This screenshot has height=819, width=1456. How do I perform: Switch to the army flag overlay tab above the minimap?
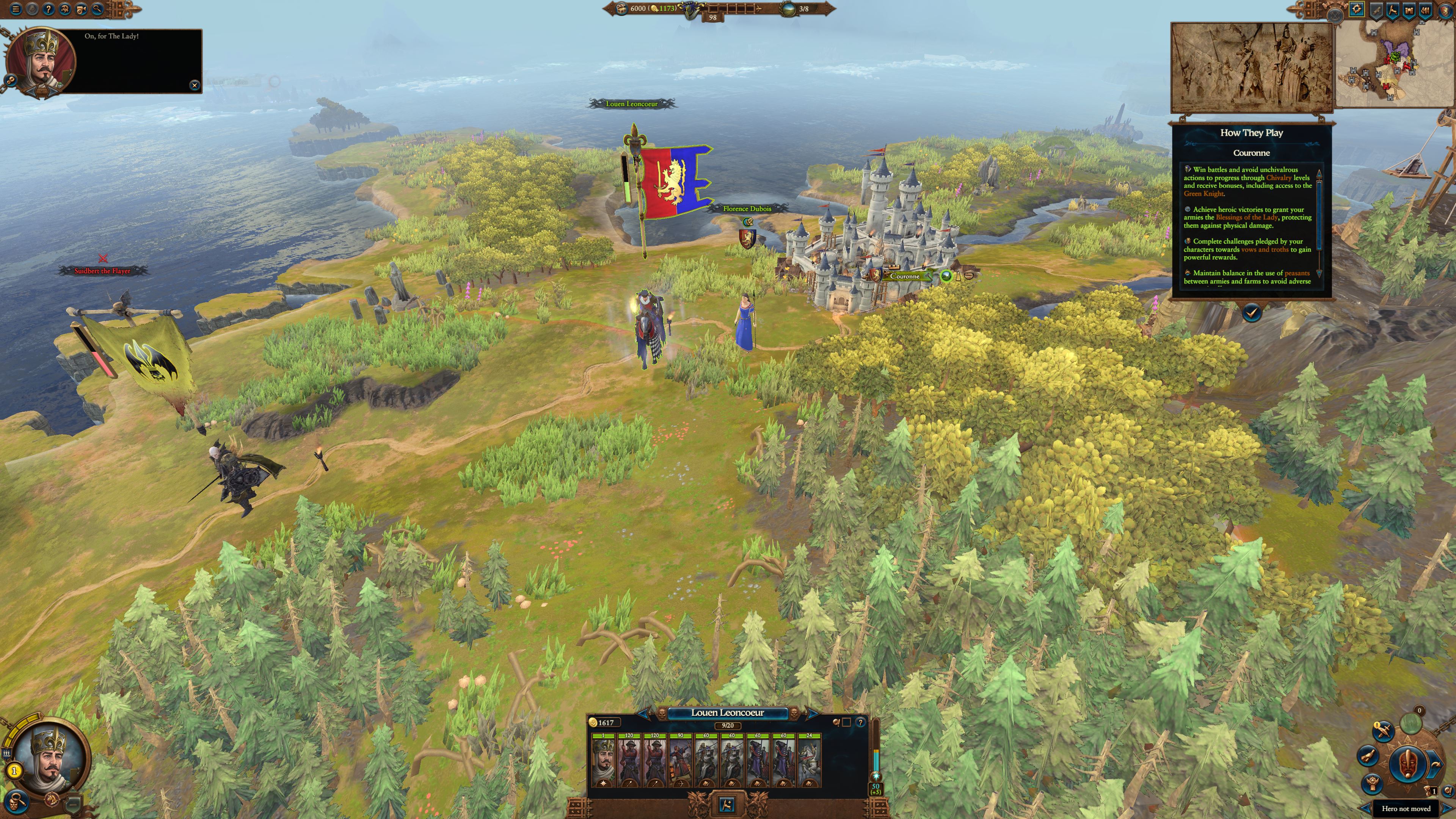(1393, 11)
